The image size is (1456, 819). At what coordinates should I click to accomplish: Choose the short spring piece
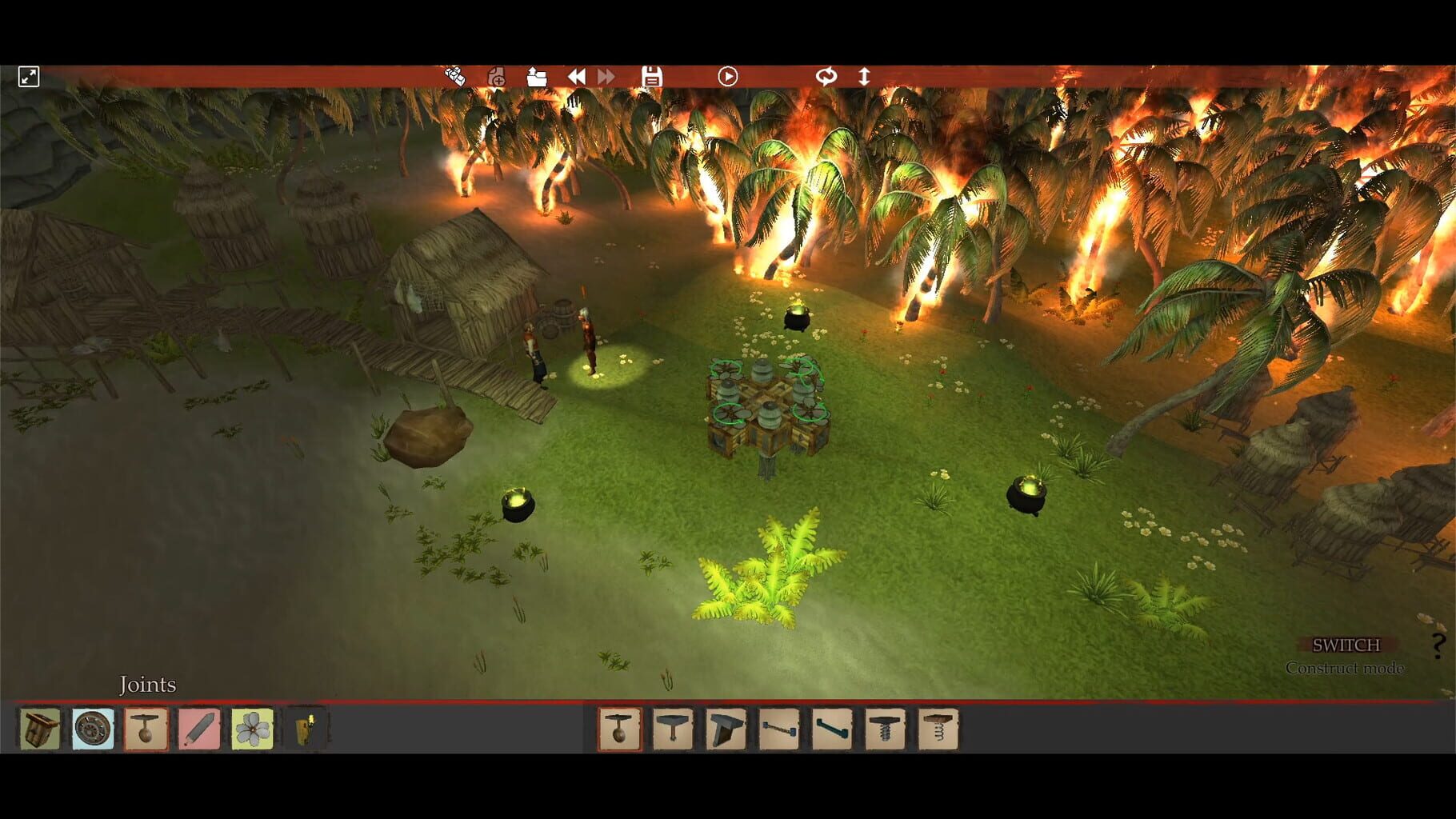(886, 730)
